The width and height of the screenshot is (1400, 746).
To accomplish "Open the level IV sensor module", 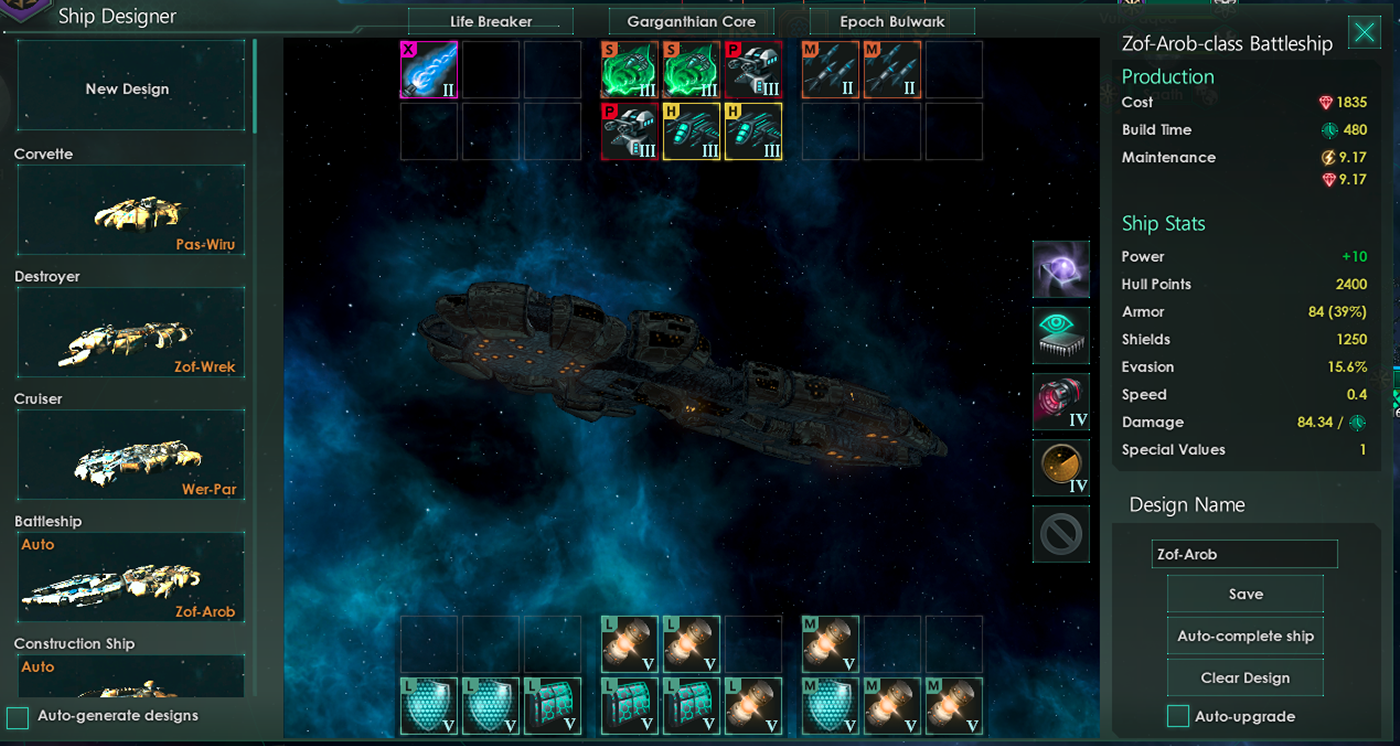I will pyautogui.click(x=1060, y=467).
